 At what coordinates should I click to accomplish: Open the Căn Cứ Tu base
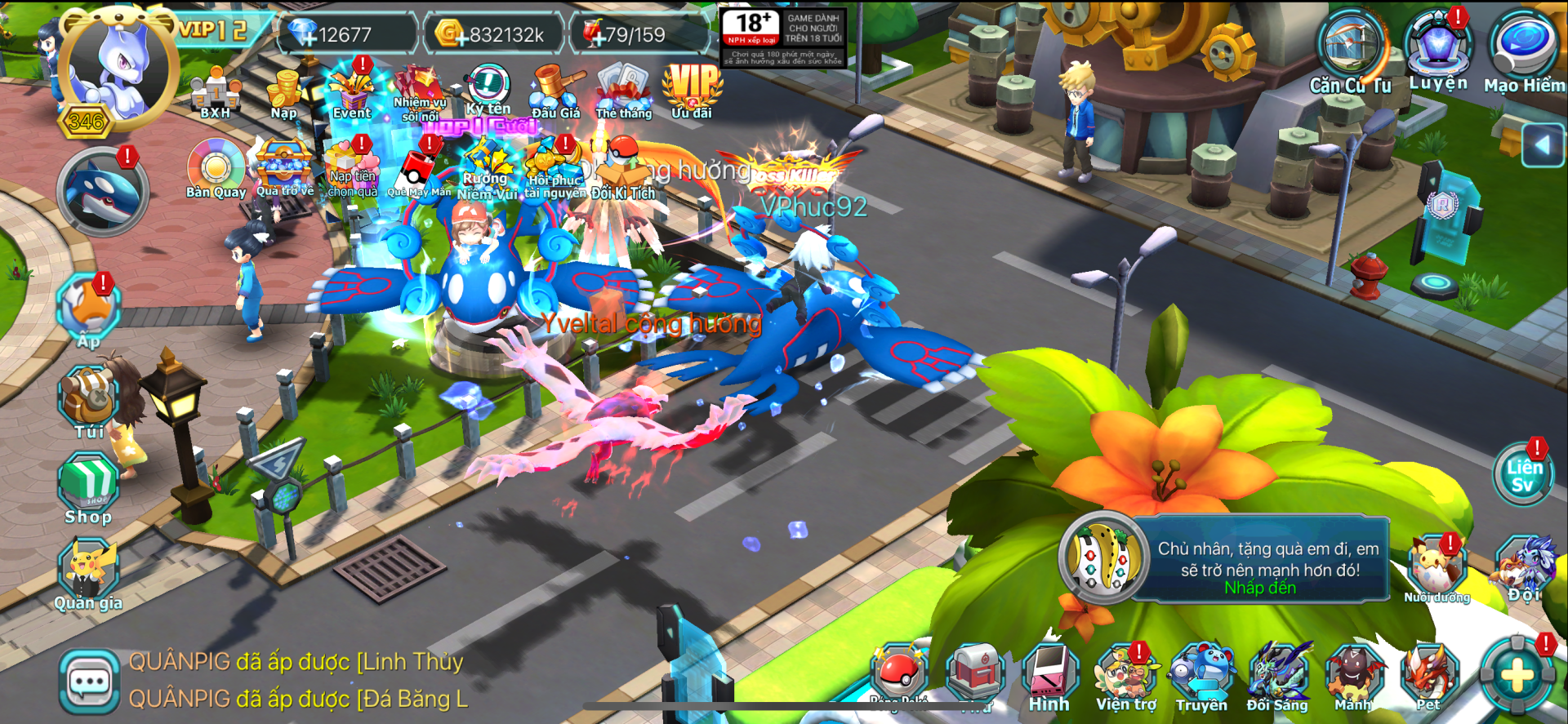click(x=1352, y=51)
